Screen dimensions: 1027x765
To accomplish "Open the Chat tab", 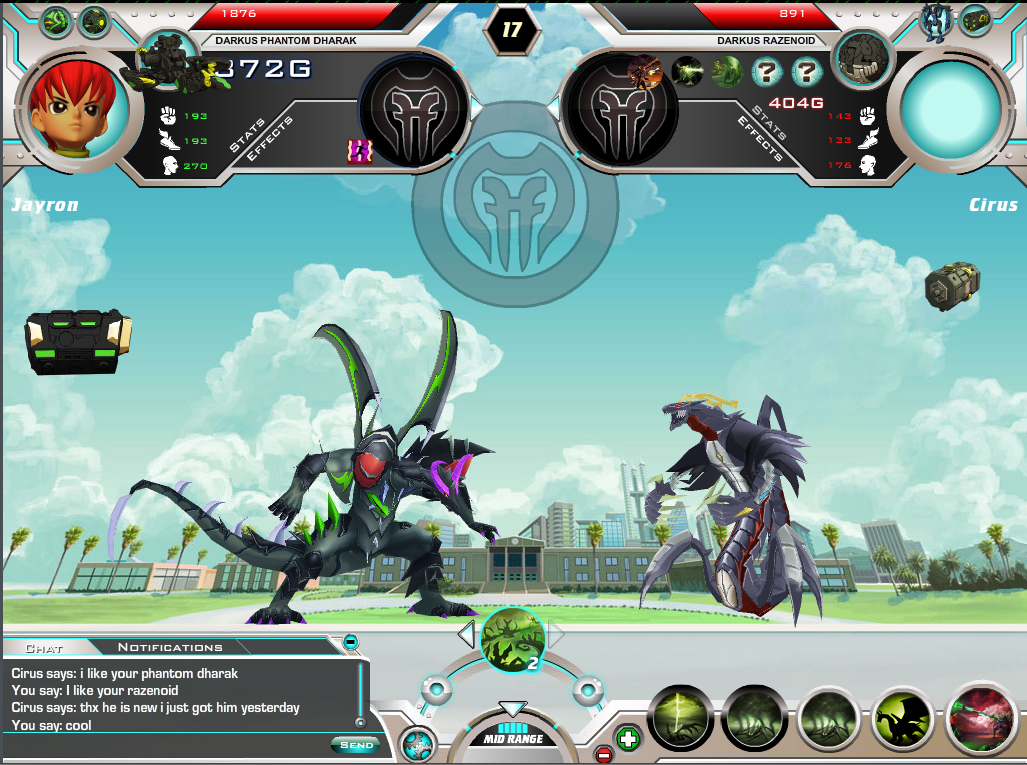I will tap(44, 648).
